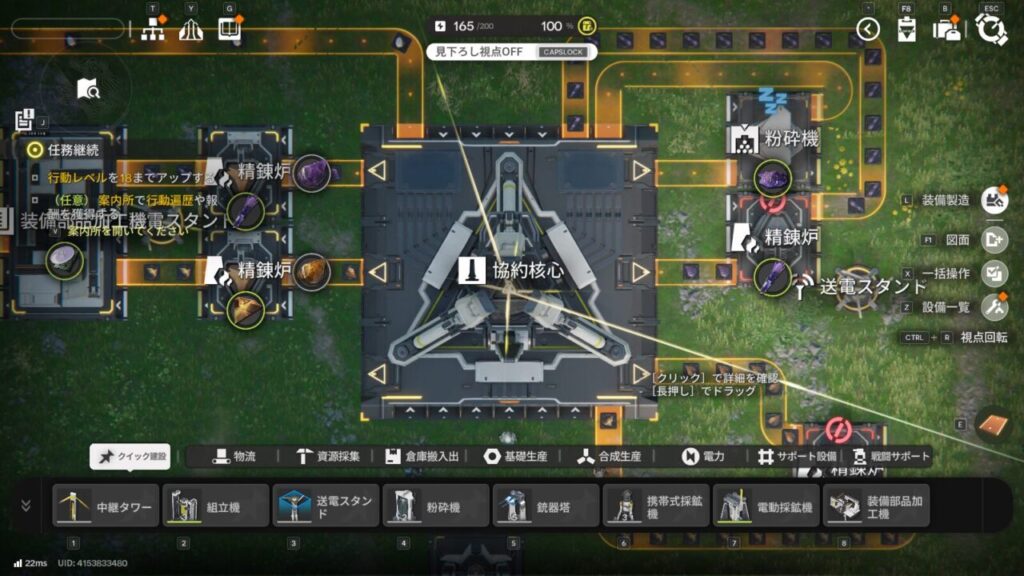
Task: Open the 図面 blueprint button
Action: tap(994, 238)
